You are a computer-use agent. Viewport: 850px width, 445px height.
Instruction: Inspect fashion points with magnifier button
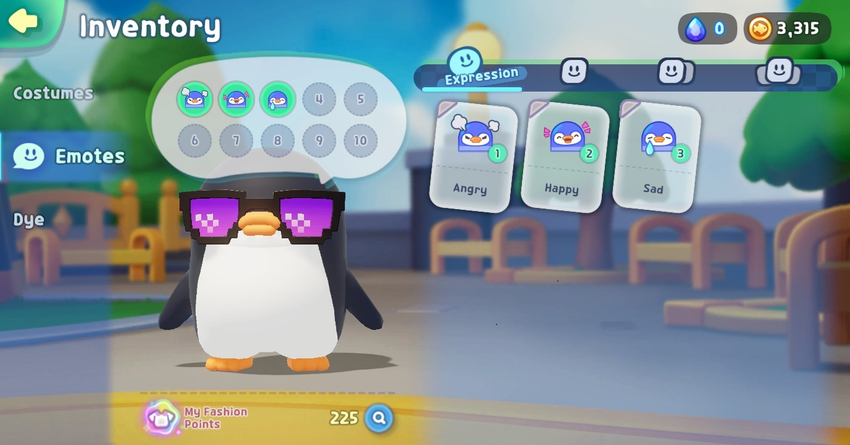tap(378, 417)
